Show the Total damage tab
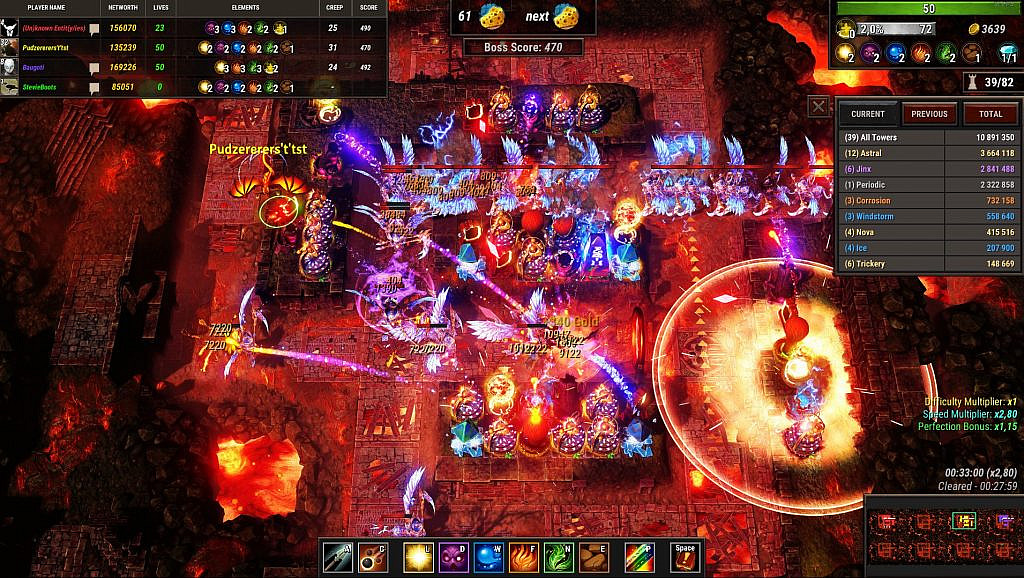The height and width of the screenshot is (578, 1024). tap(990, 114)
